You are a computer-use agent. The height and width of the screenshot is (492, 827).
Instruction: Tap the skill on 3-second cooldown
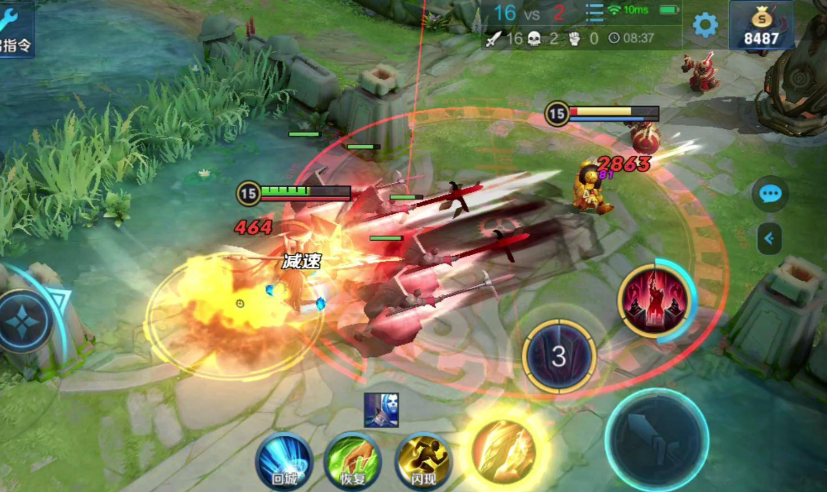click(559, 356)
